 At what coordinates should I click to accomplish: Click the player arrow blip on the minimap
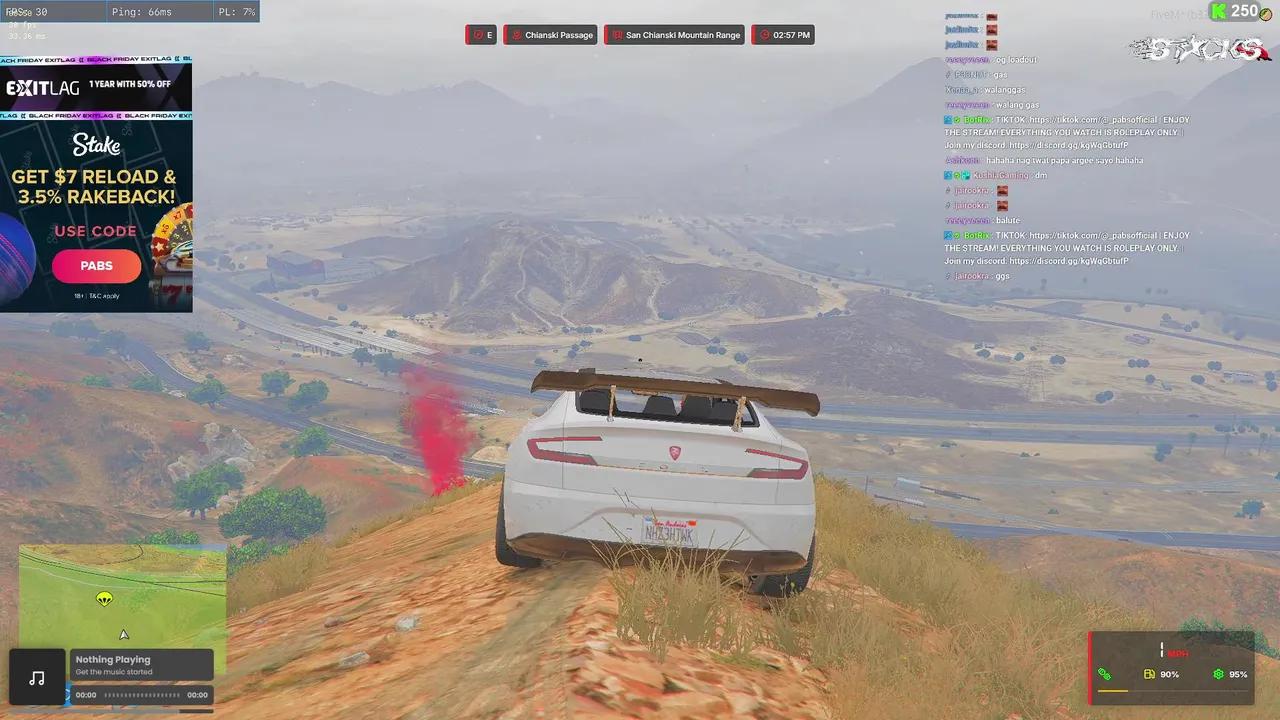tap(123, 633)
